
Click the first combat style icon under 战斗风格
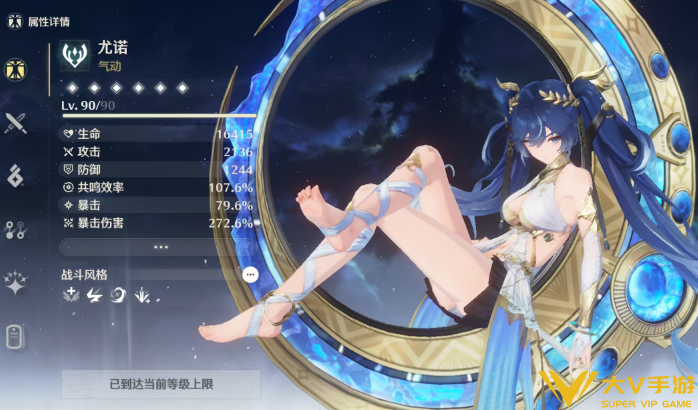pos(71,295)
